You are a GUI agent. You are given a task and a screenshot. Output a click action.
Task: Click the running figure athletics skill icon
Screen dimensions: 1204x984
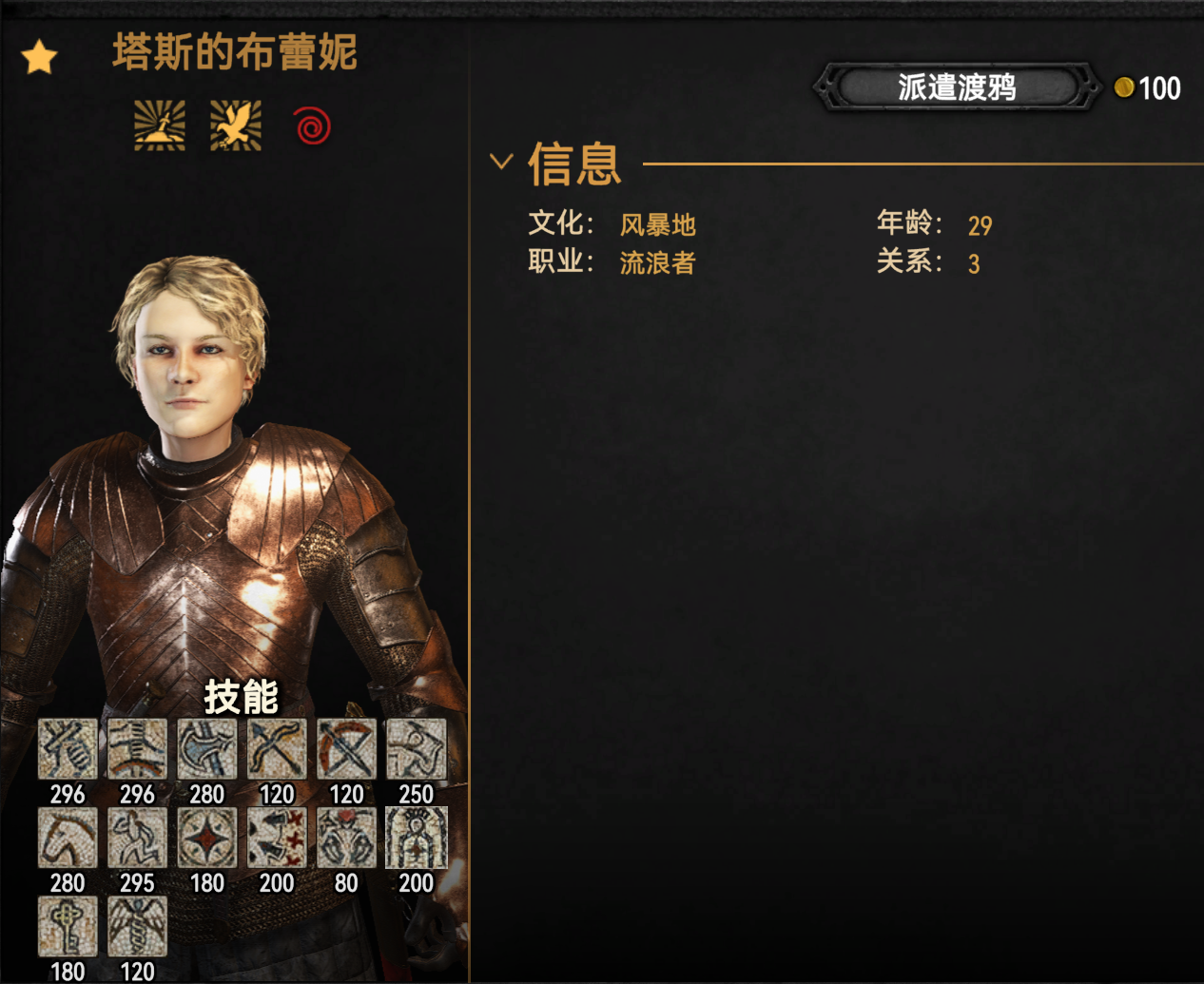click(137, 838)
